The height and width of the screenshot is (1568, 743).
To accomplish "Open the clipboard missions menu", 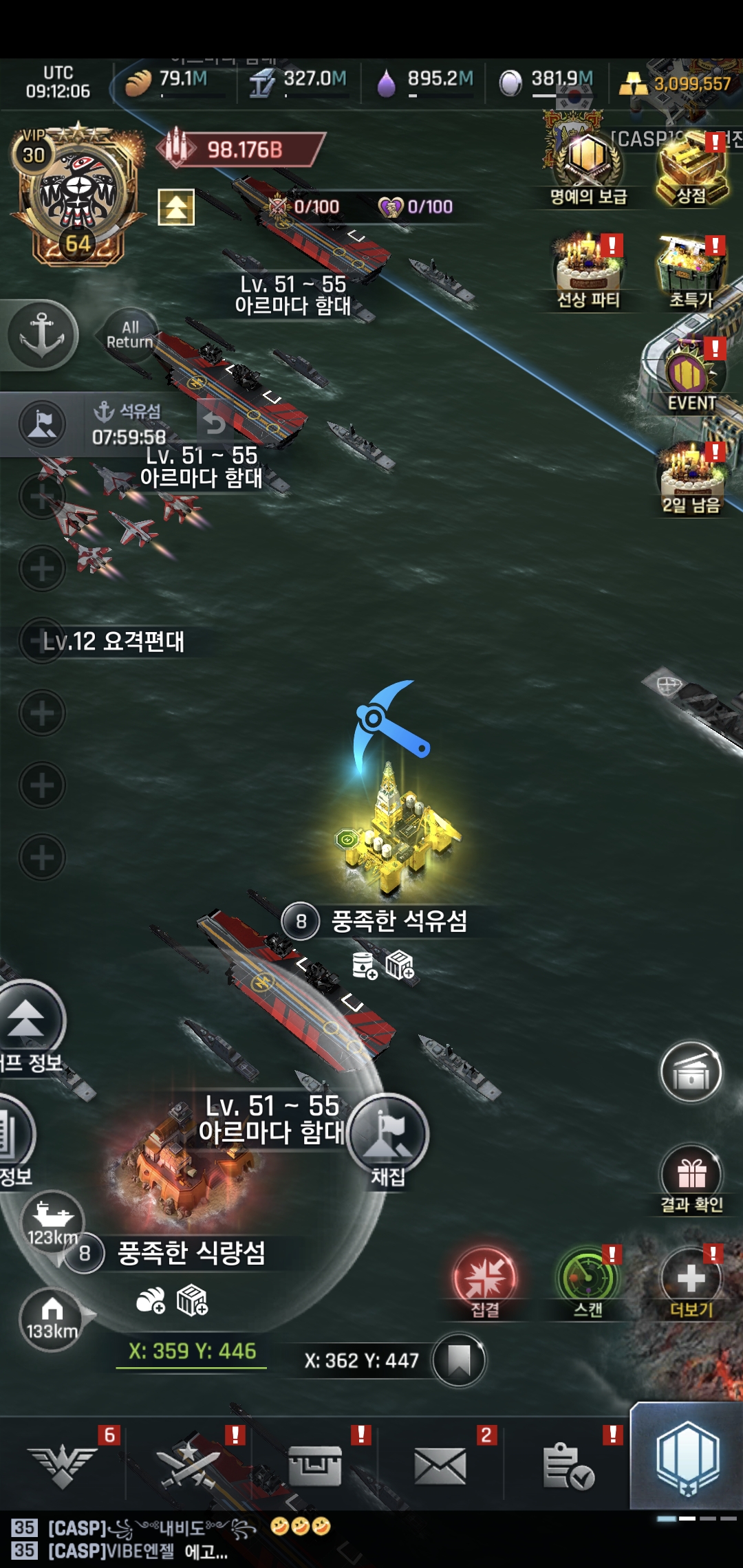I will pyautogui.click(x=568, y=1465).
